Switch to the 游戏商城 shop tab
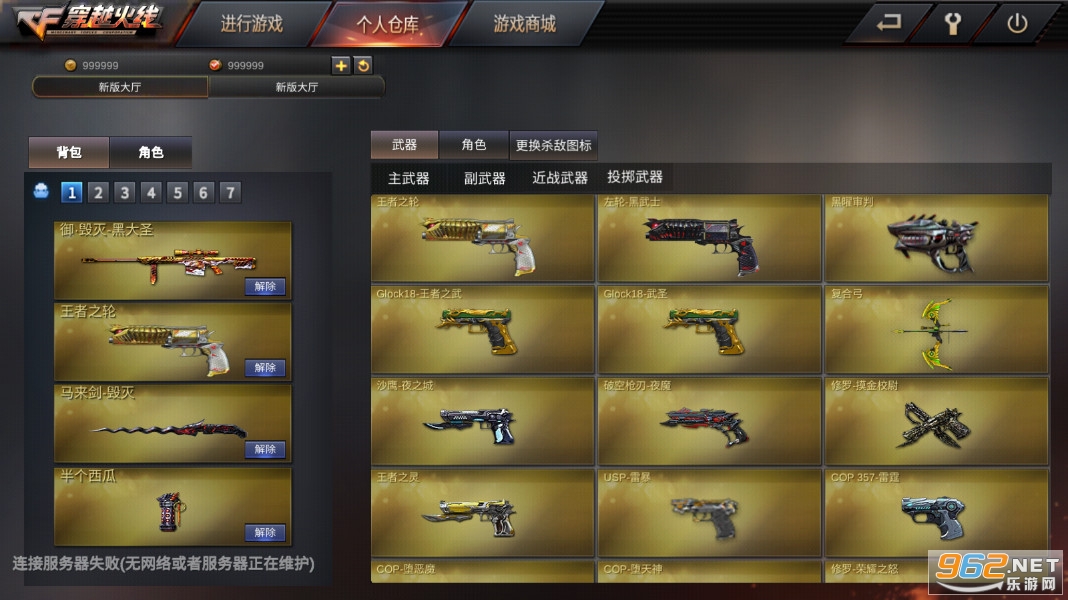1068x600 pixels. (x=524, y=23)
